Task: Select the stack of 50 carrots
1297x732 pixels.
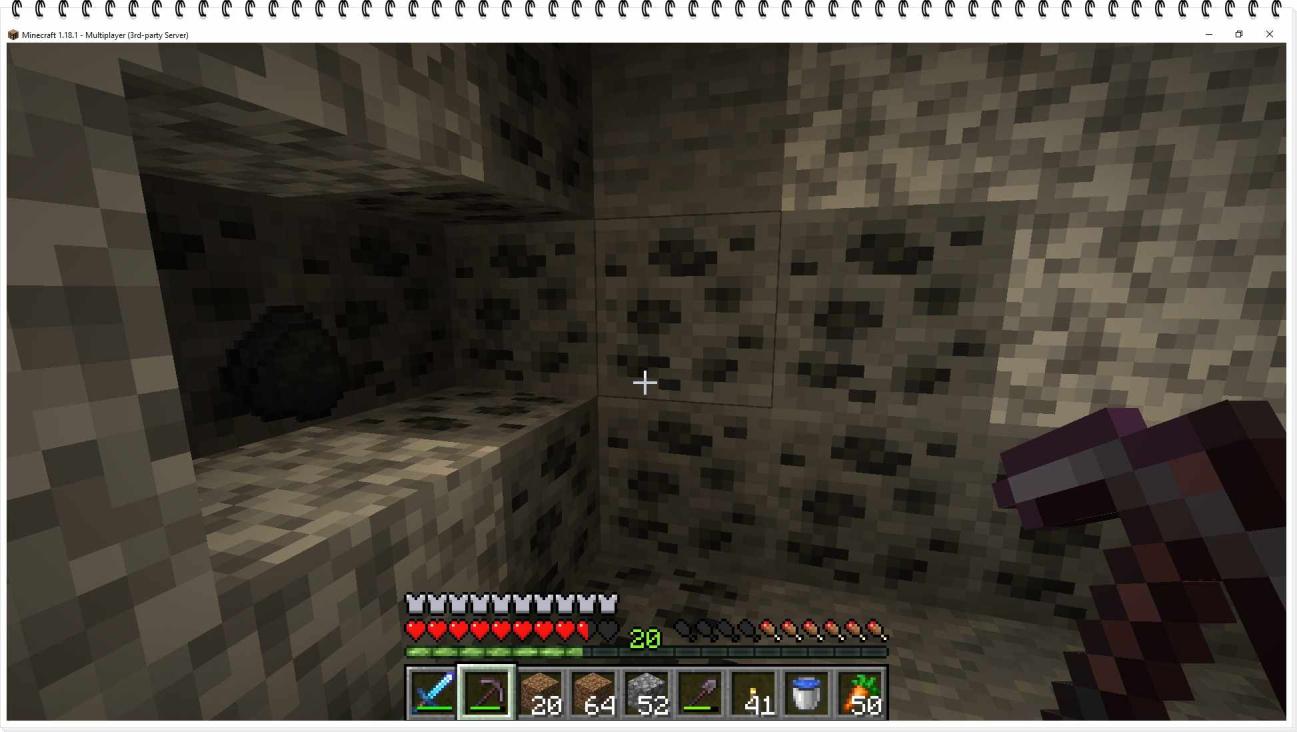Action: tap(861, 693)
